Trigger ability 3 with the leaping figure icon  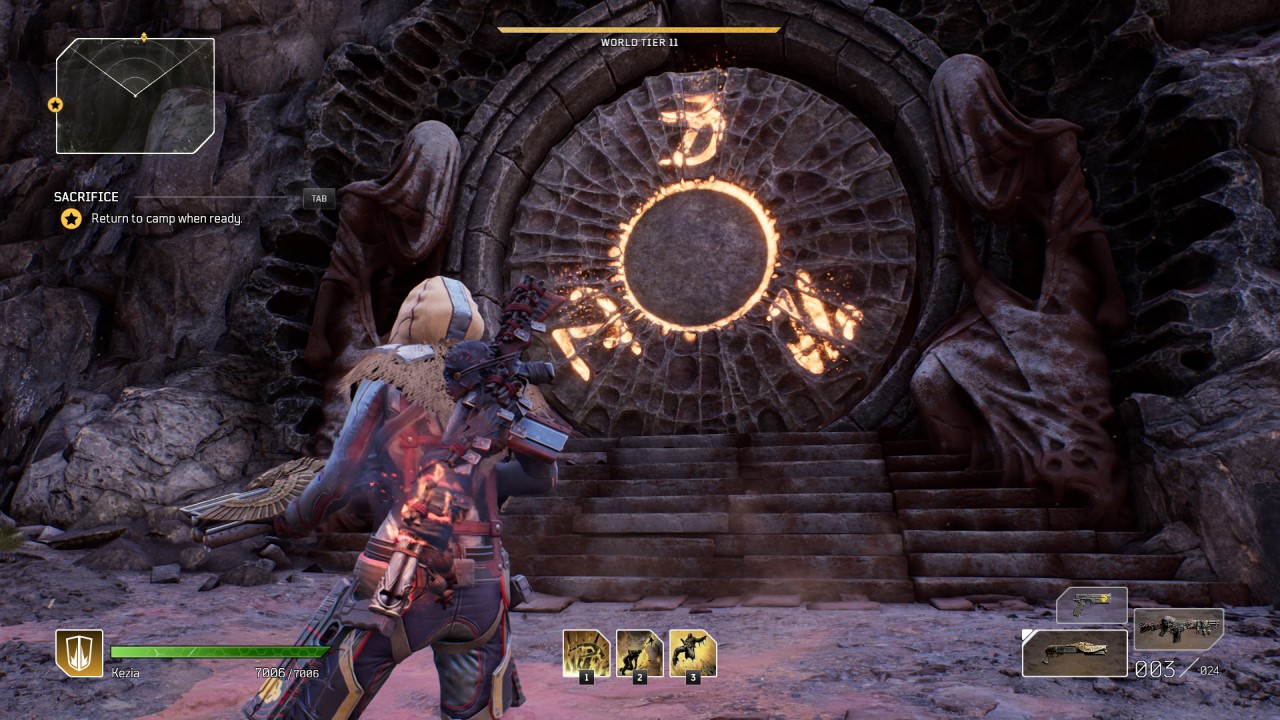[x=692, y=653]
